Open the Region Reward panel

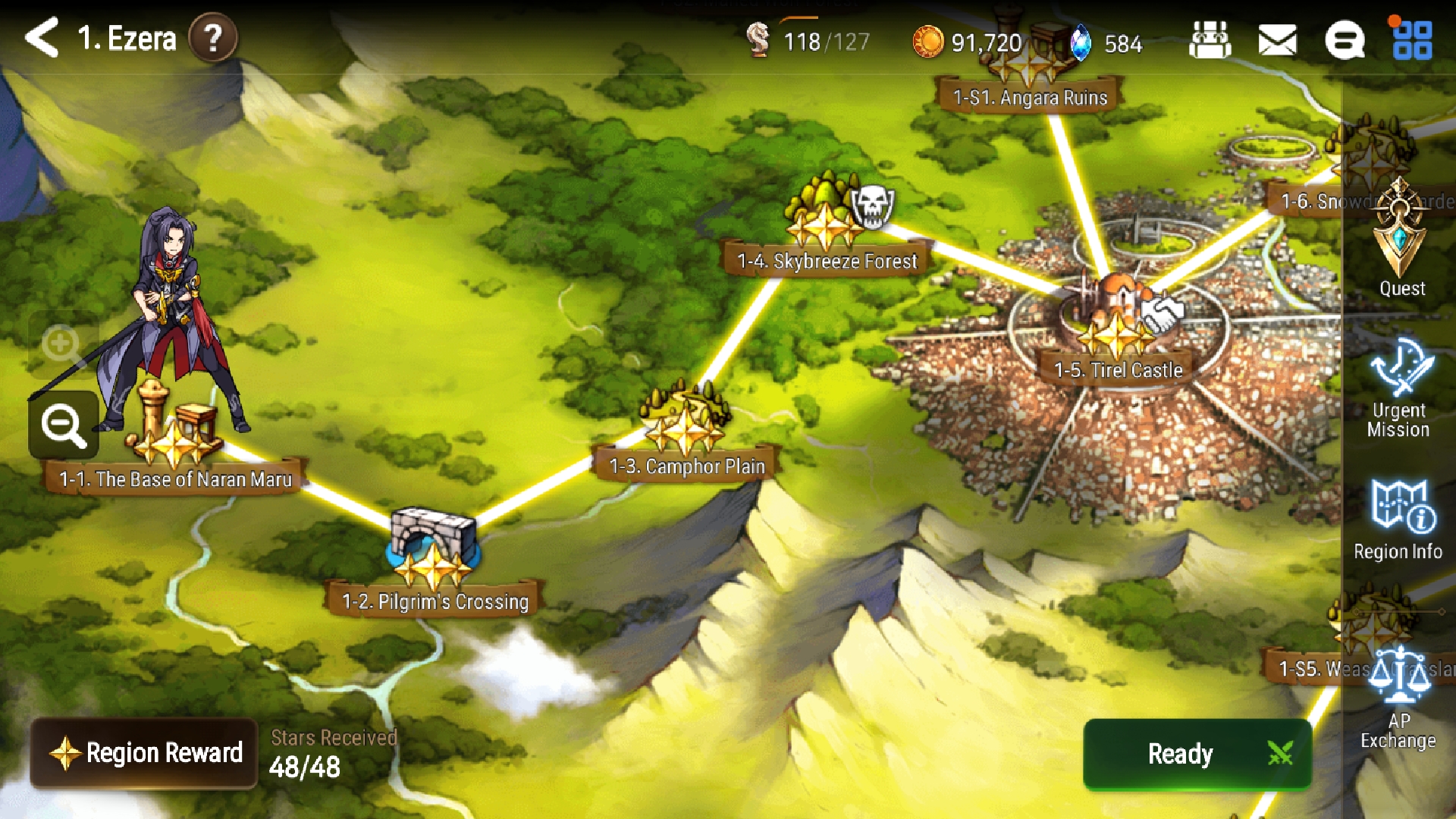pos(144,753)
